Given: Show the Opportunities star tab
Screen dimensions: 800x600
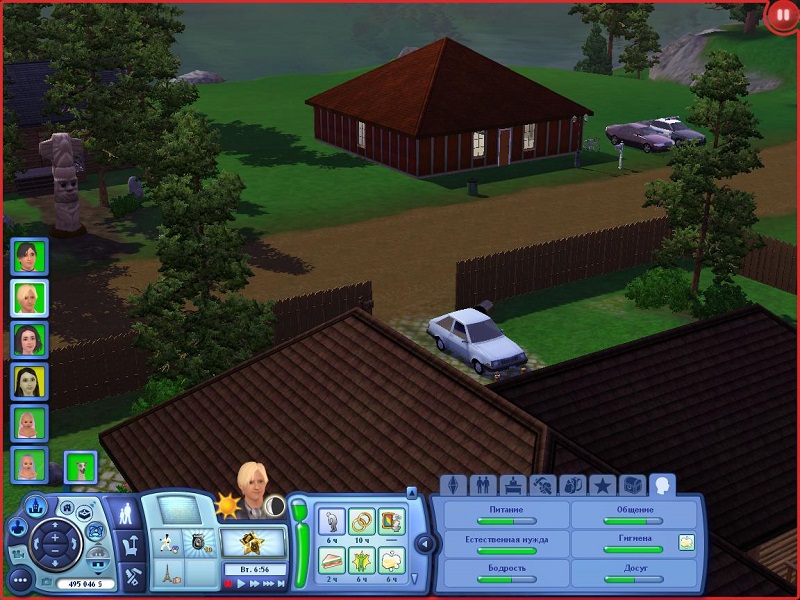Looking at the screenshot, I should (603, 486).
